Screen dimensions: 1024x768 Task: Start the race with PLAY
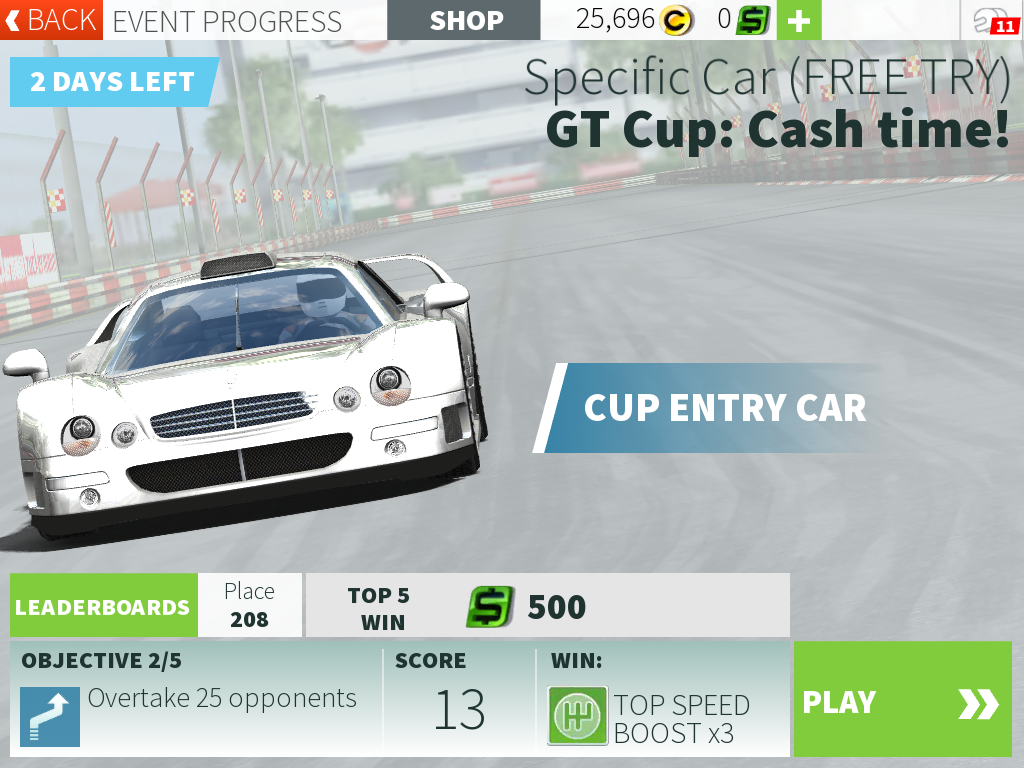pyautogui.click(x=902, y=702)
